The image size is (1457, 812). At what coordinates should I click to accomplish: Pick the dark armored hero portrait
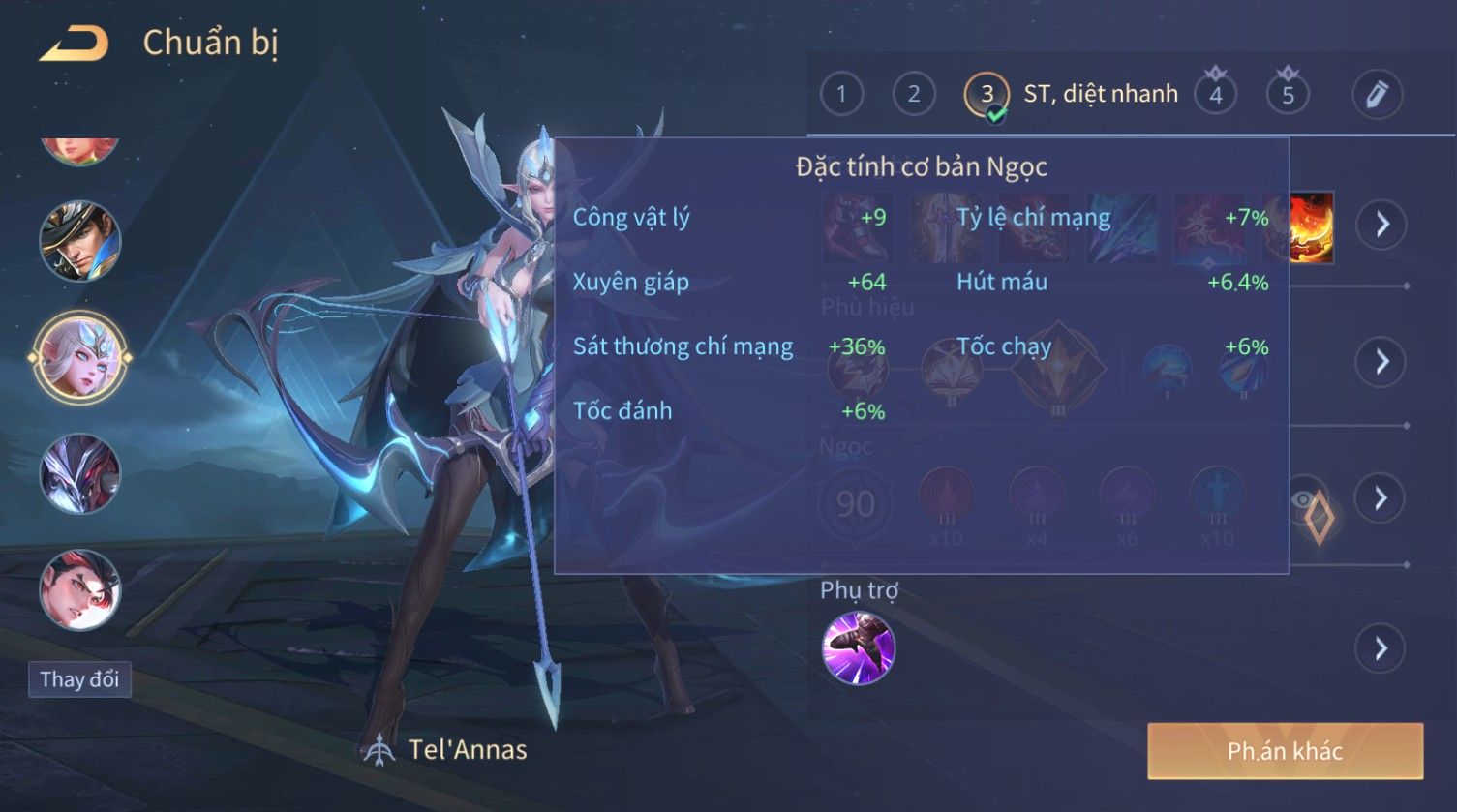[80, 474]
